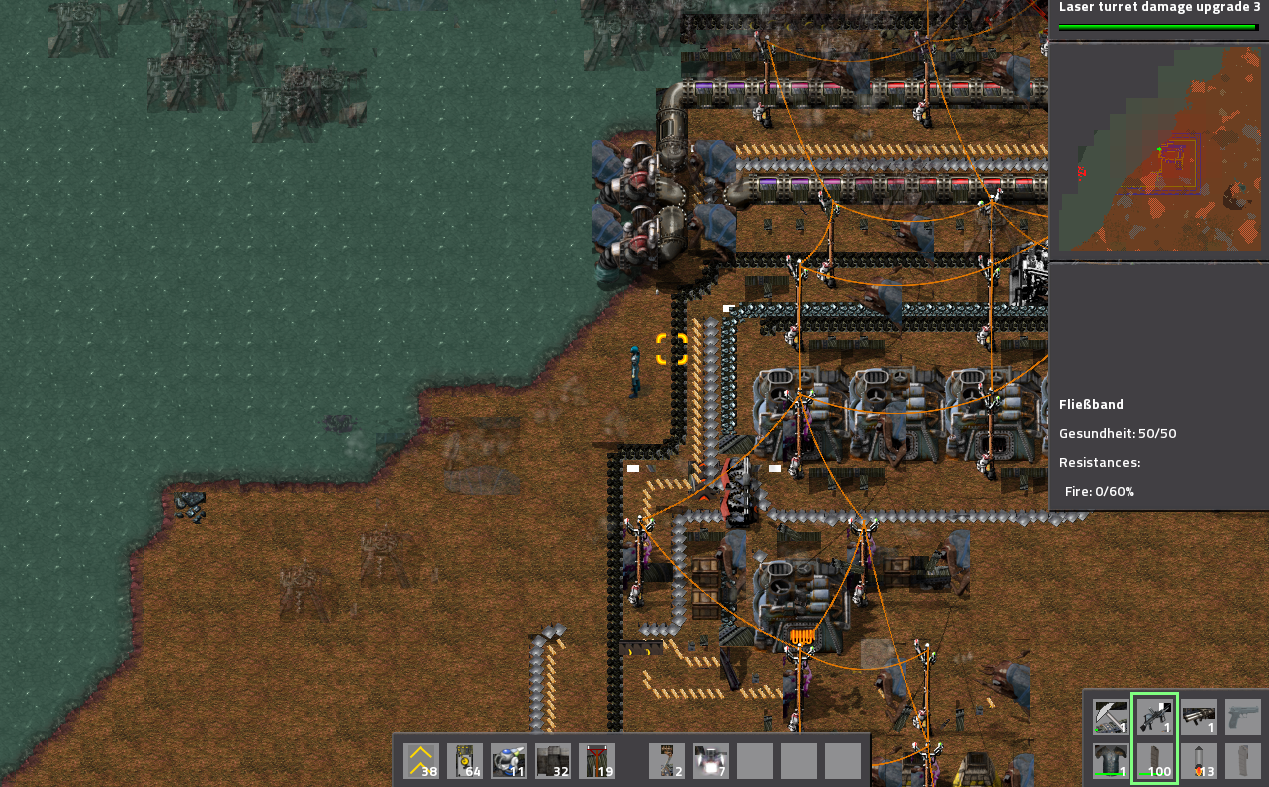This screenshot has width=1269, height=787.
Task: Select the magazine ammo slot showing 100
Action: [1155, 761]
